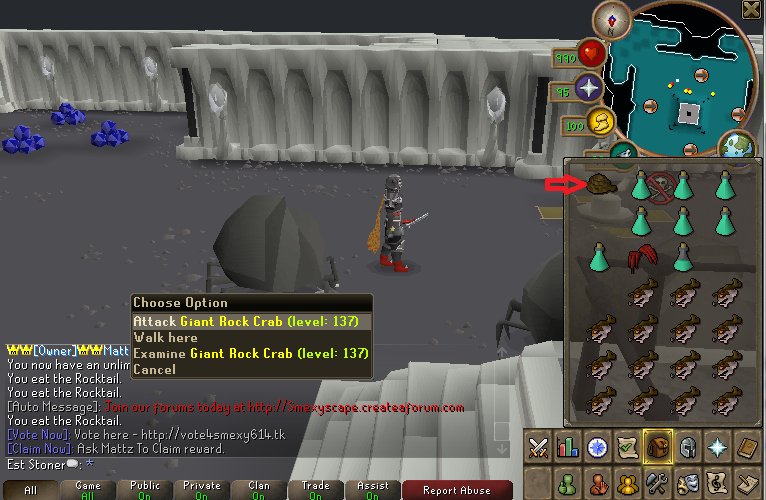The height and width of the screenshot is (500, 766).
Task: Select the tortoise item in inventory
Action: tap(600, 184)
